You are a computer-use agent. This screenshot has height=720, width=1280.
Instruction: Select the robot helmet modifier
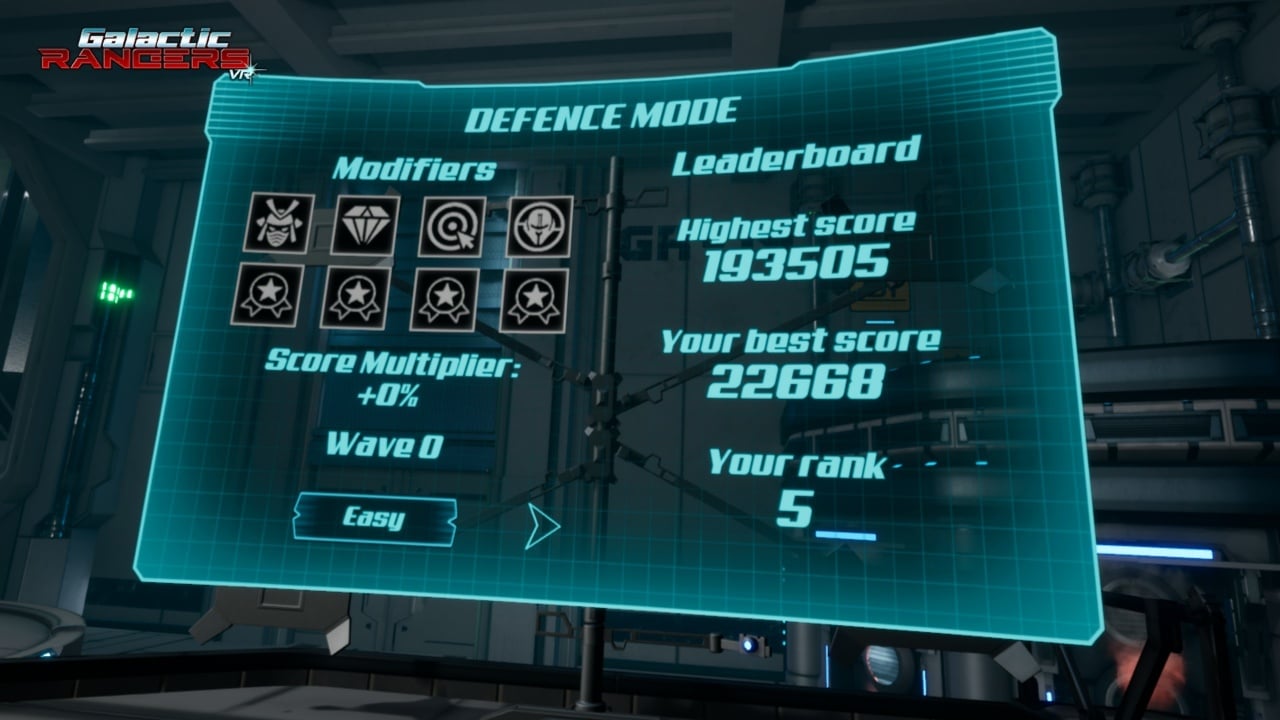click(x=540, y=226)
